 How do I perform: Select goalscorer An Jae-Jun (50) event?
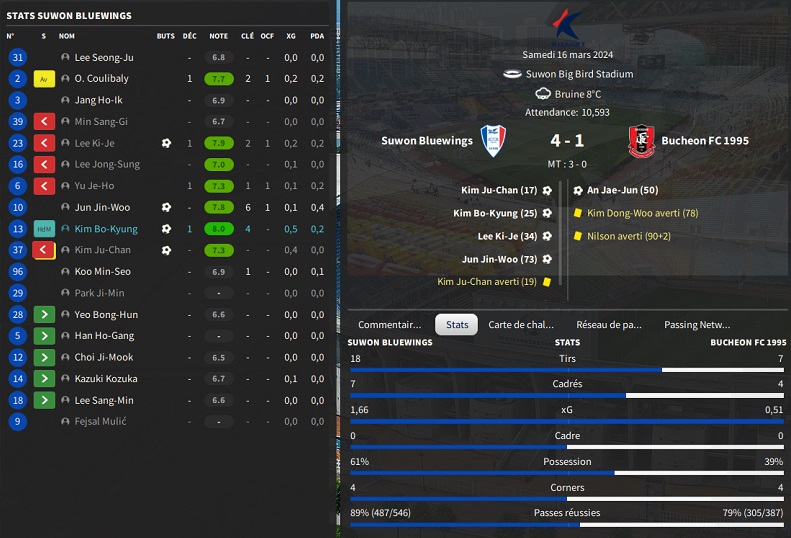621,190
